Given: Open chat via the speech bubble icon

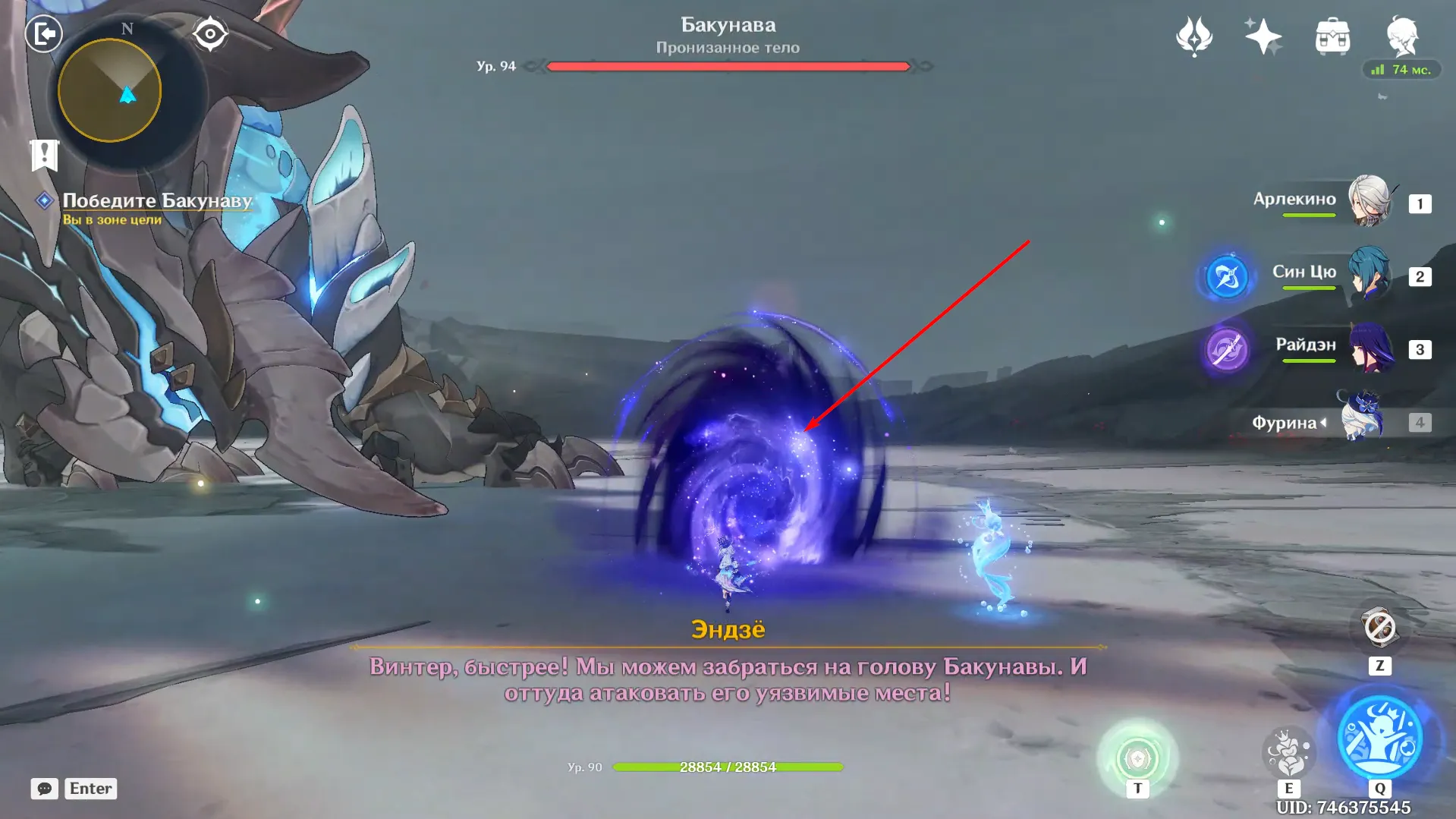Looking at the screenshot, I should tap(45, 789).
